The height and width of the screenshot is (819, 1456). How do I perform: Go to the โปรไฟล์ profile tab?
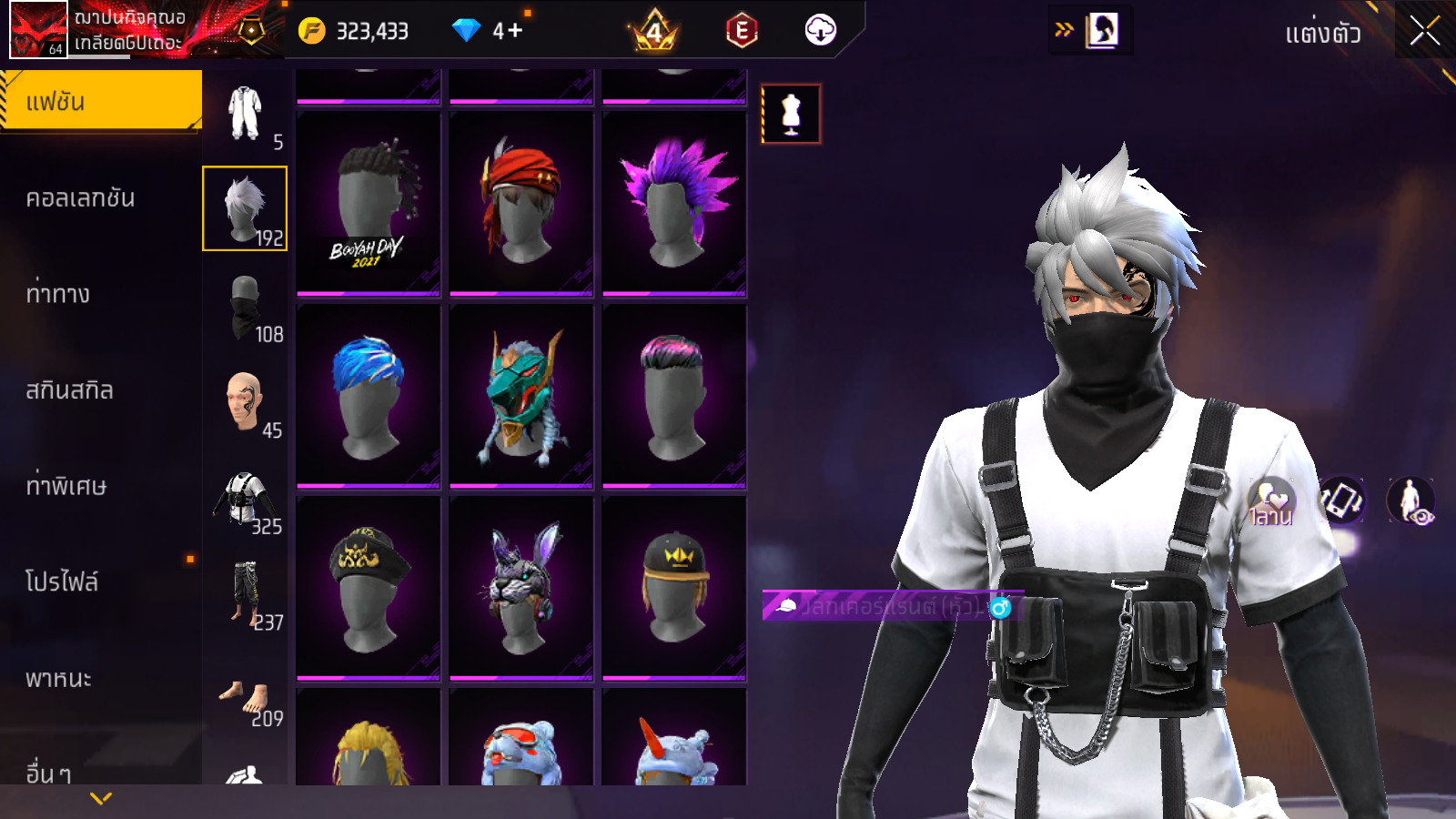(62, 581)
